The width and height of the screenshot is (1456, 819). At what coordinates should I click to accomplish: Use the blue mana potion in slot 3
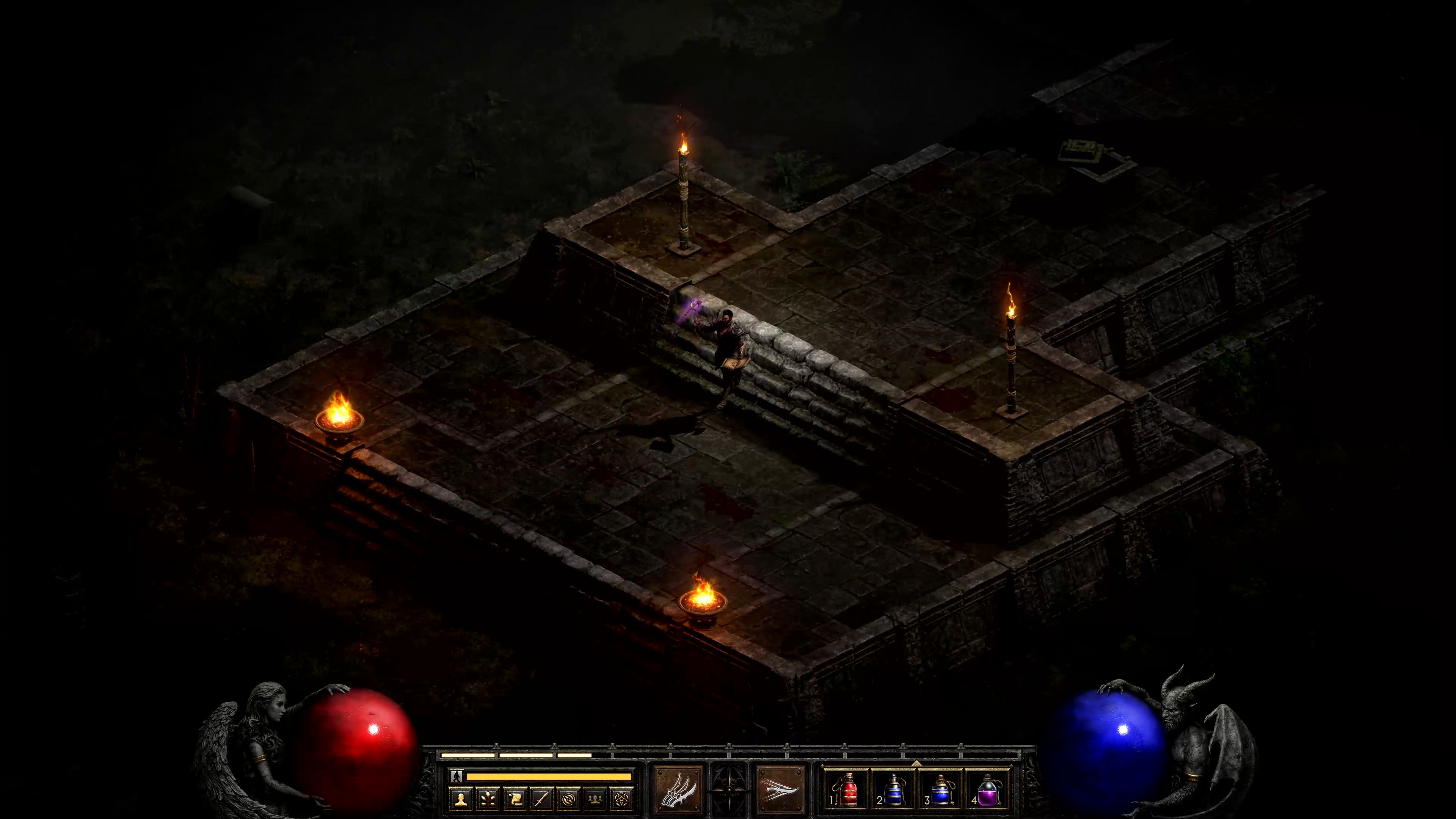[940, 789]
